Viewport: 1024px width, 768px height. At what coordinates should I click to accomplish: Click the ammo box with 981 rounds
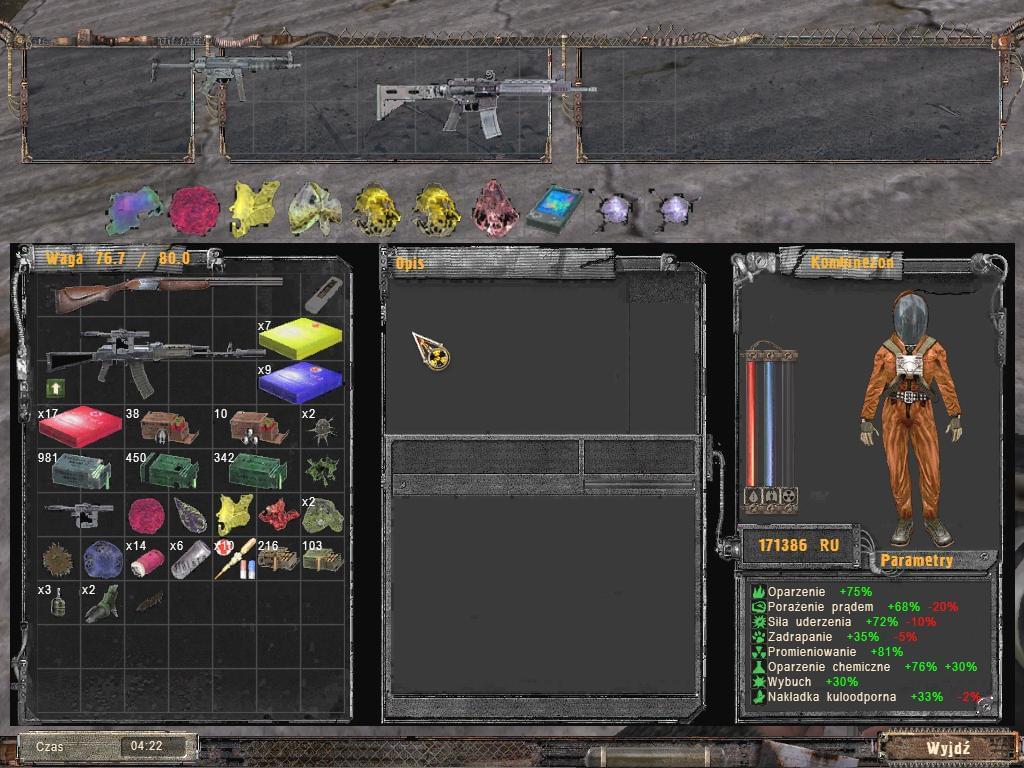click(81, 470)
